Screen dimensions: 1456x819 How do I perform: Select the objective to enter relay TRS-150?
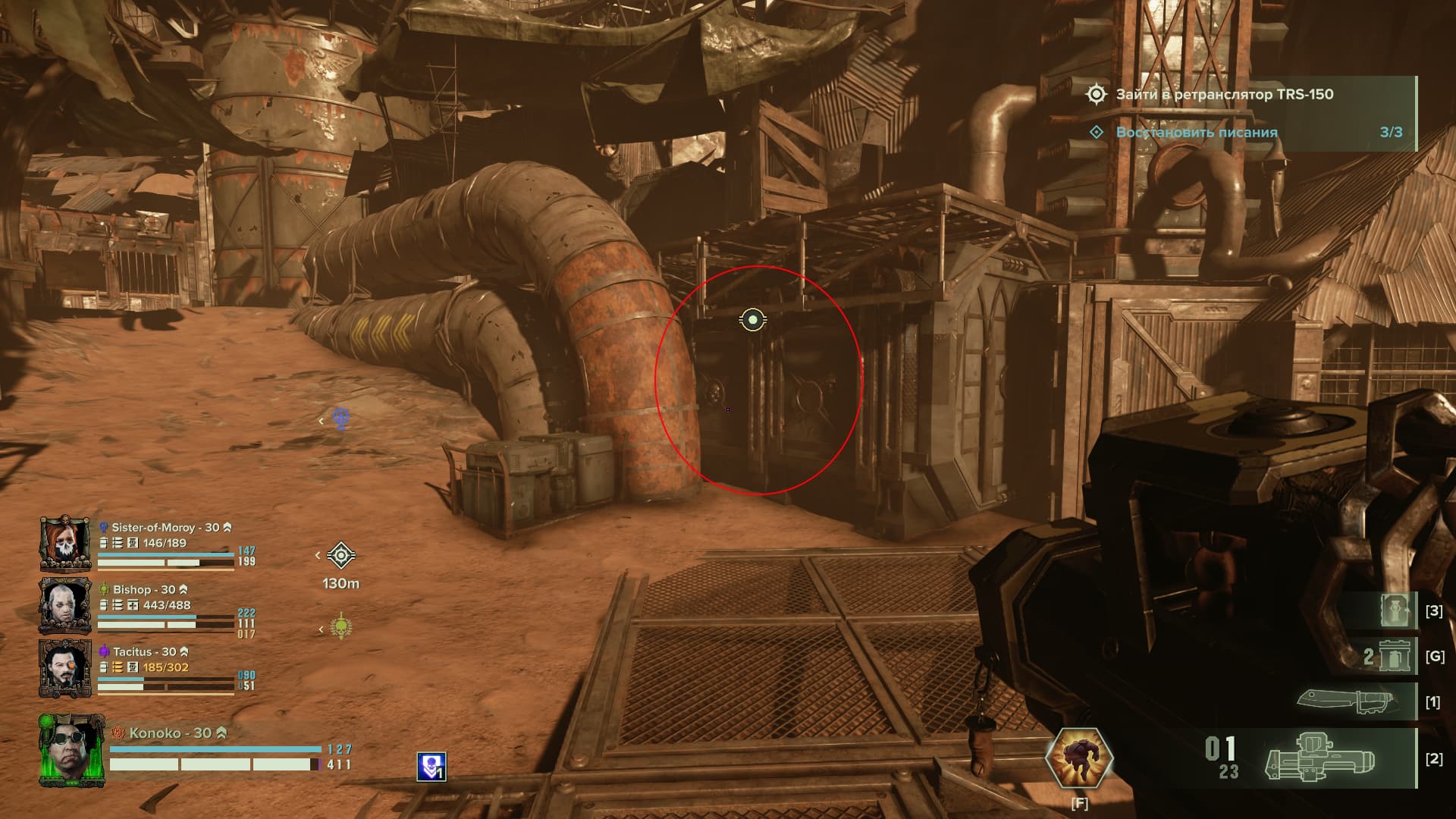click(x=1224, y=95)
